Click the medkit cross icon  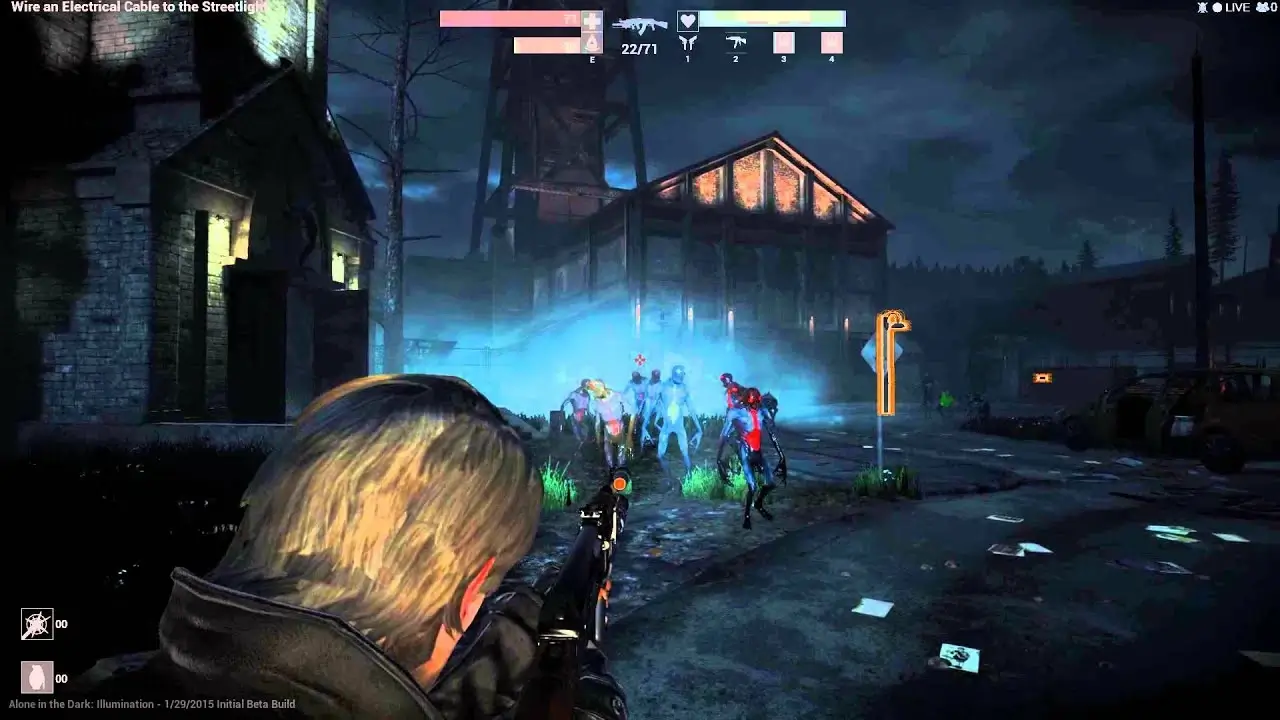tap(591, 20)
